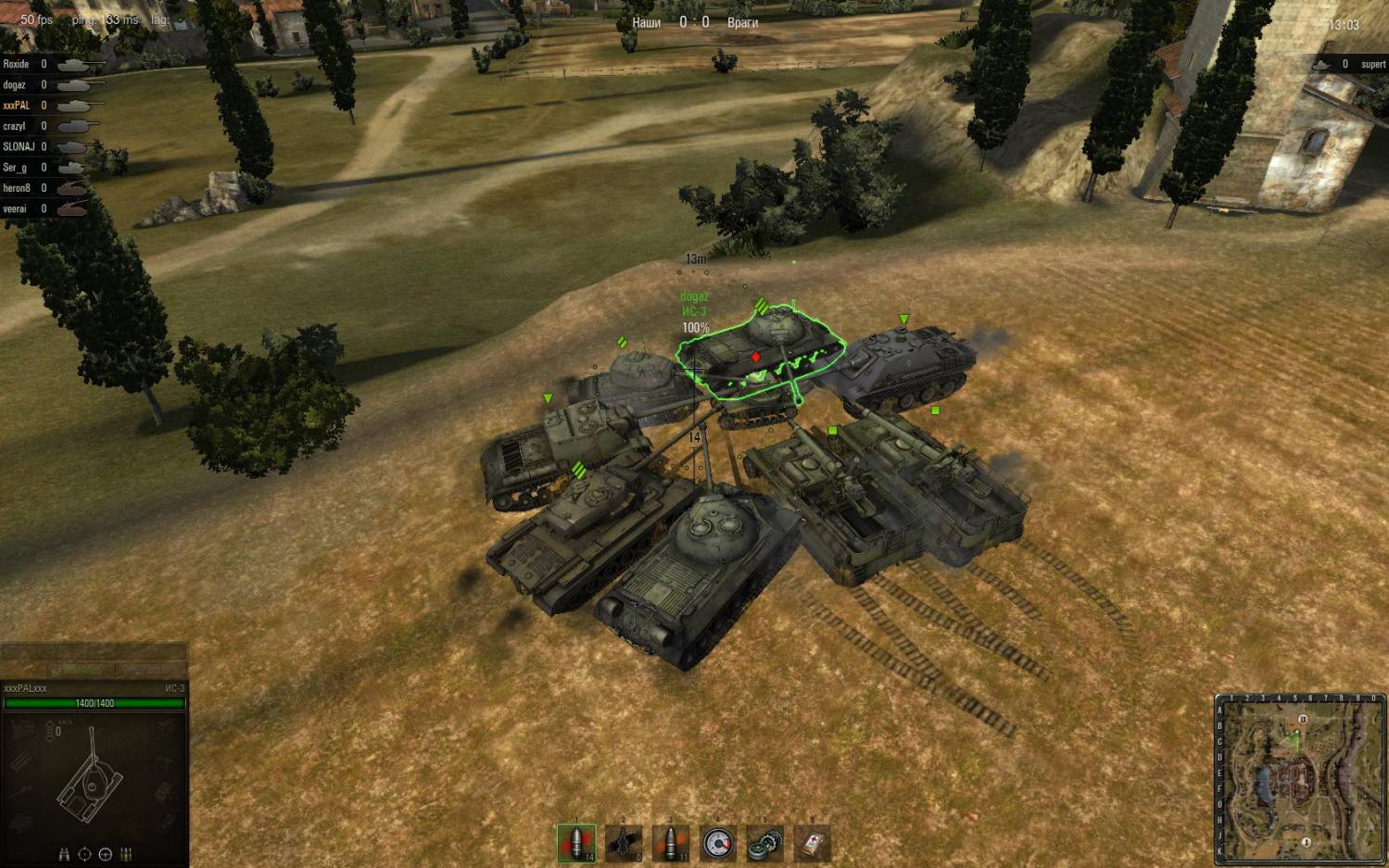
Task: Use the repair kit gears consumable
Action: point(764,844)
